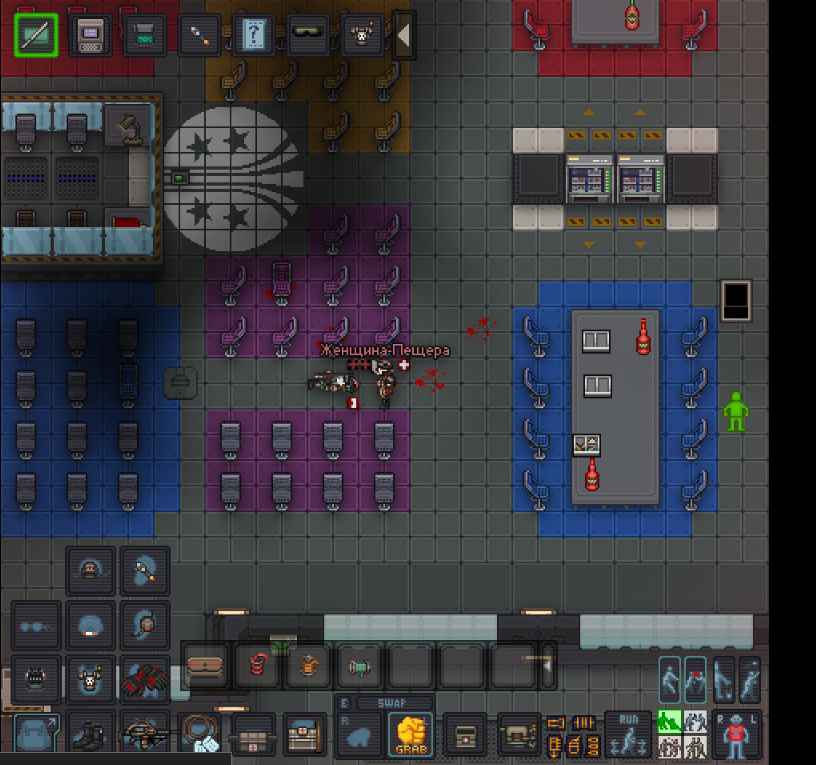Click the GRAB intent hand button

[x=410, y=736]
